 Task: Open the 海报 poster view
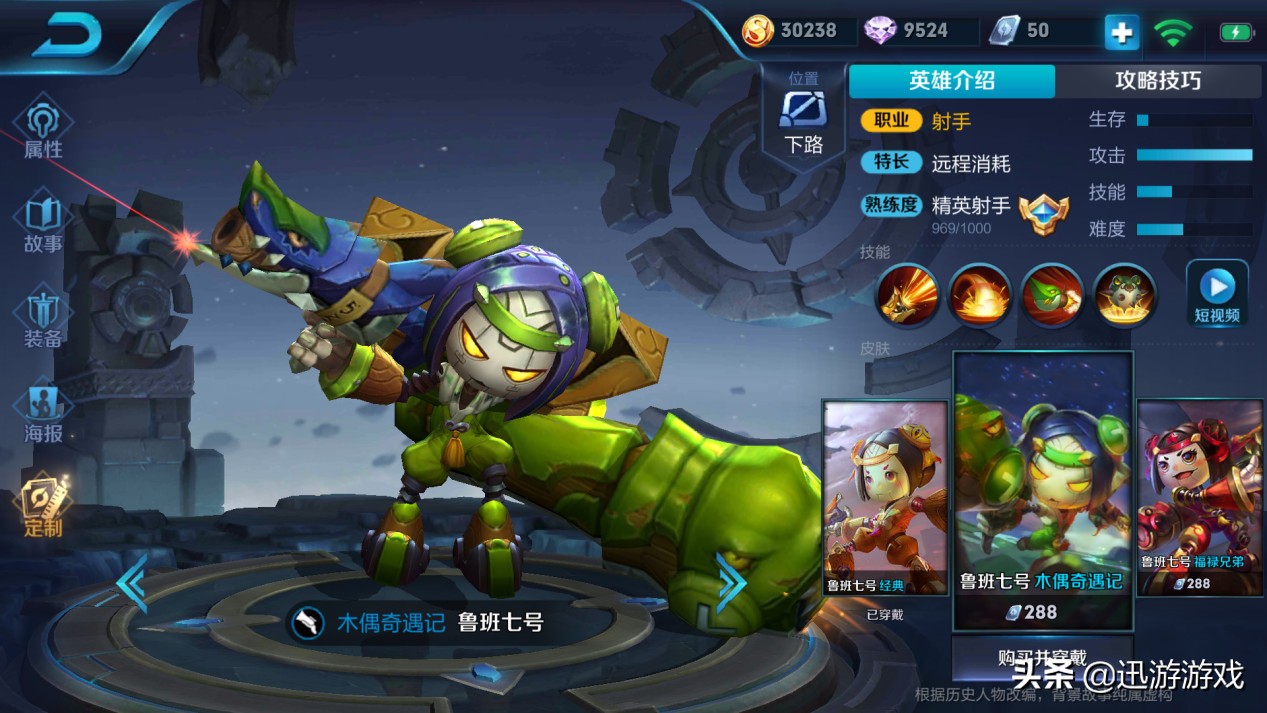43,414
